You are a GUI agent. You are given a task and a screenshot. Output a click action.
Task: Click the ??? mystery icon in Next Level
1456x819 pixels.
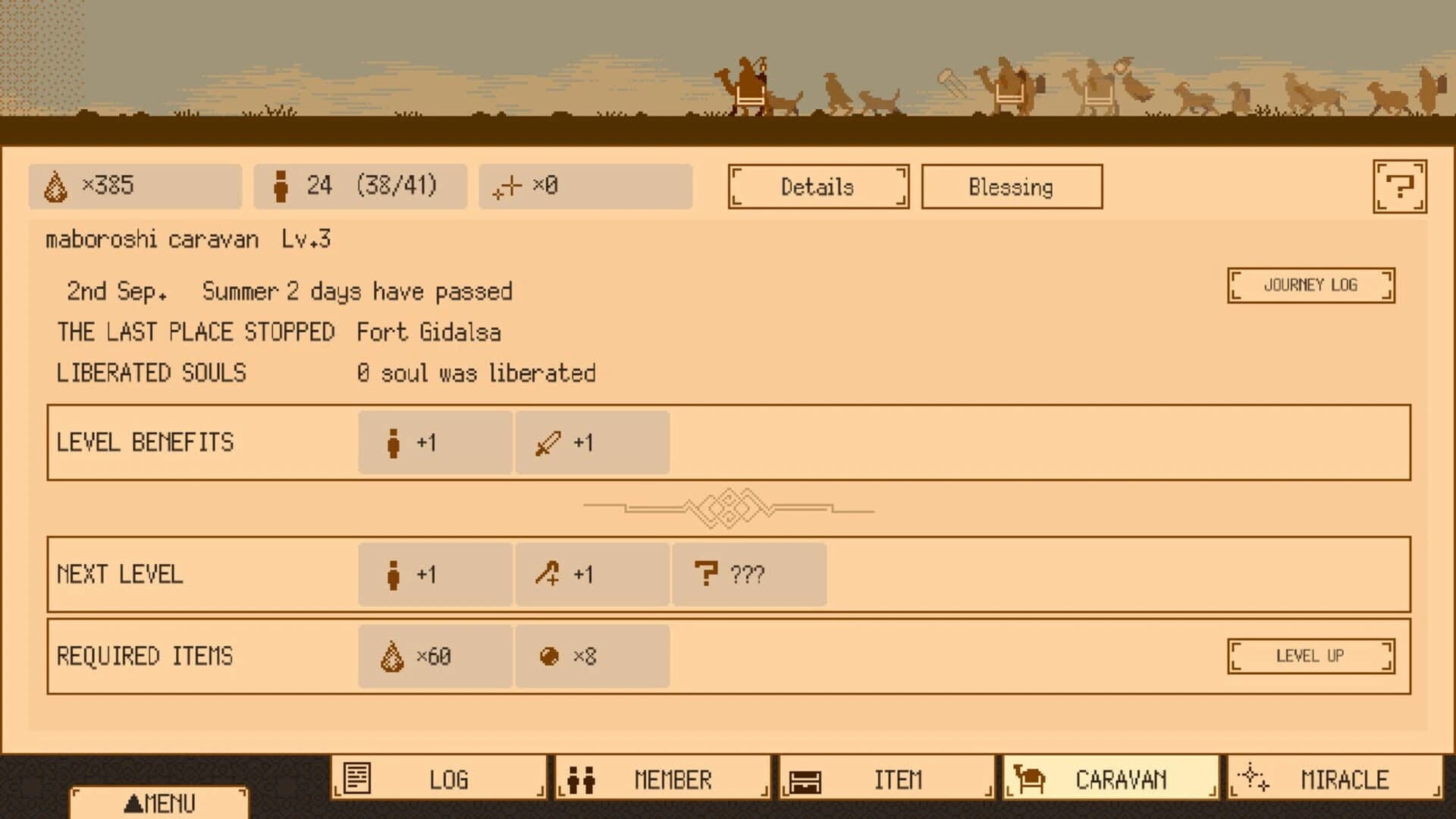tap(707, 575)
